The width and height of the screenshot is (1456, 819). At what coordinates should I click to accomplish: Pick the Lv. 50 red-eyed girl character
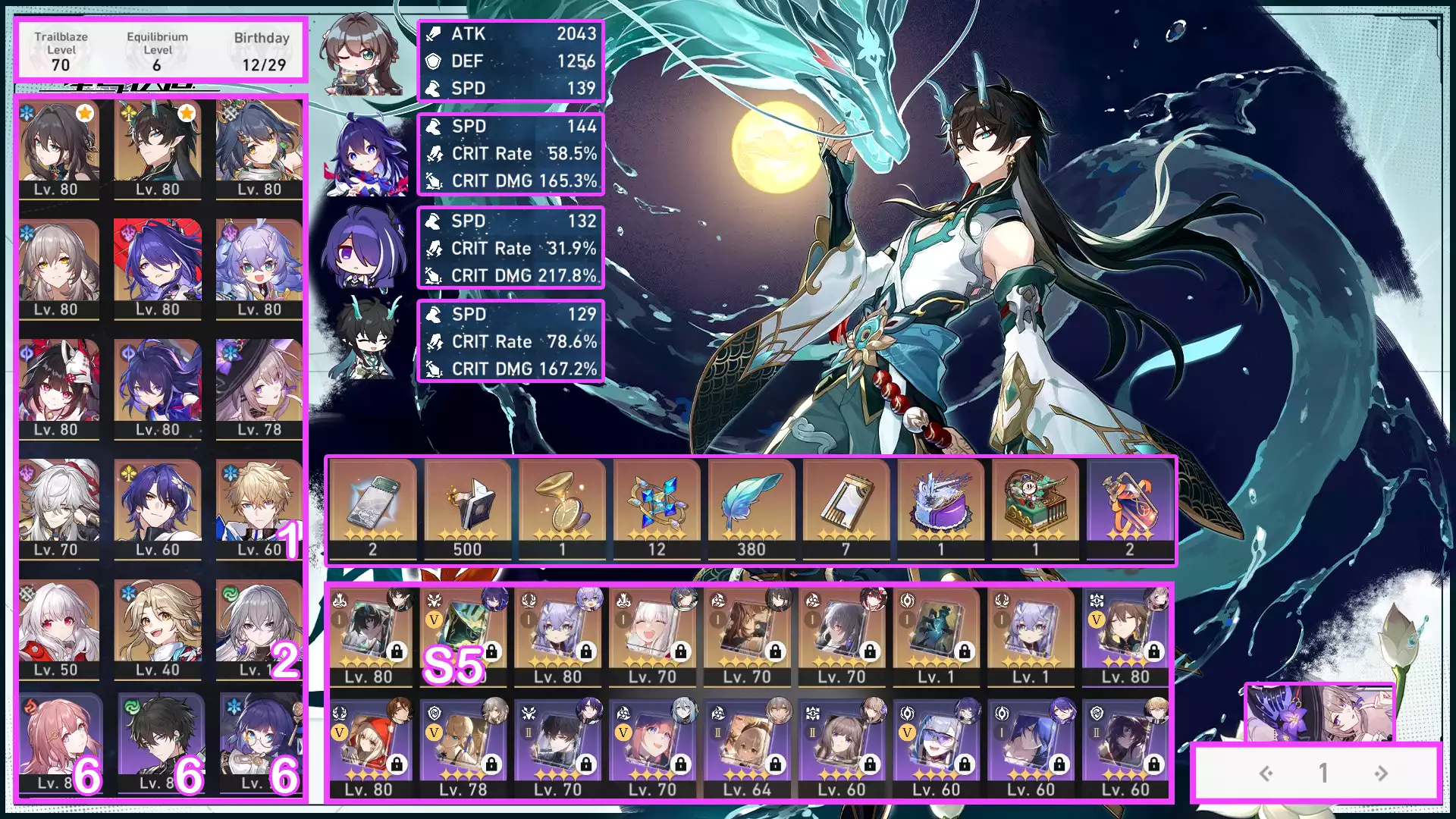pyautogui.click(x=59, y=628)
